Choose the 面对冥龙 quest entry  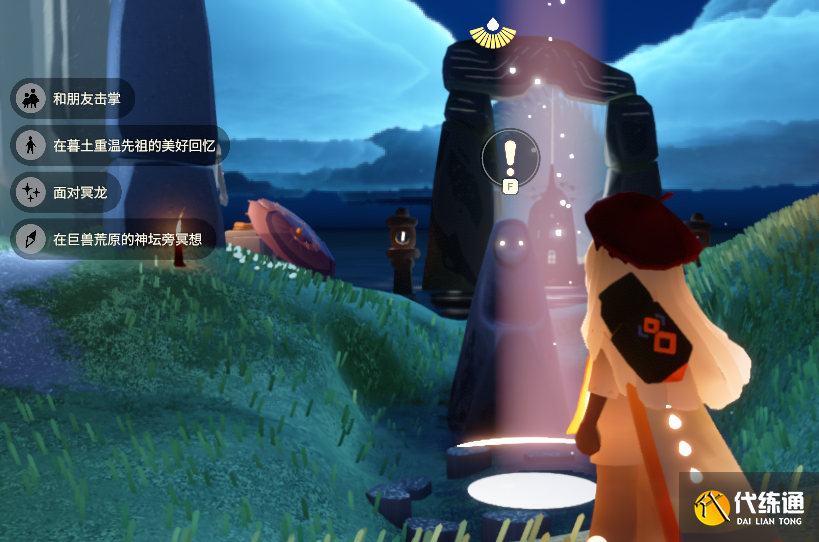66,191
